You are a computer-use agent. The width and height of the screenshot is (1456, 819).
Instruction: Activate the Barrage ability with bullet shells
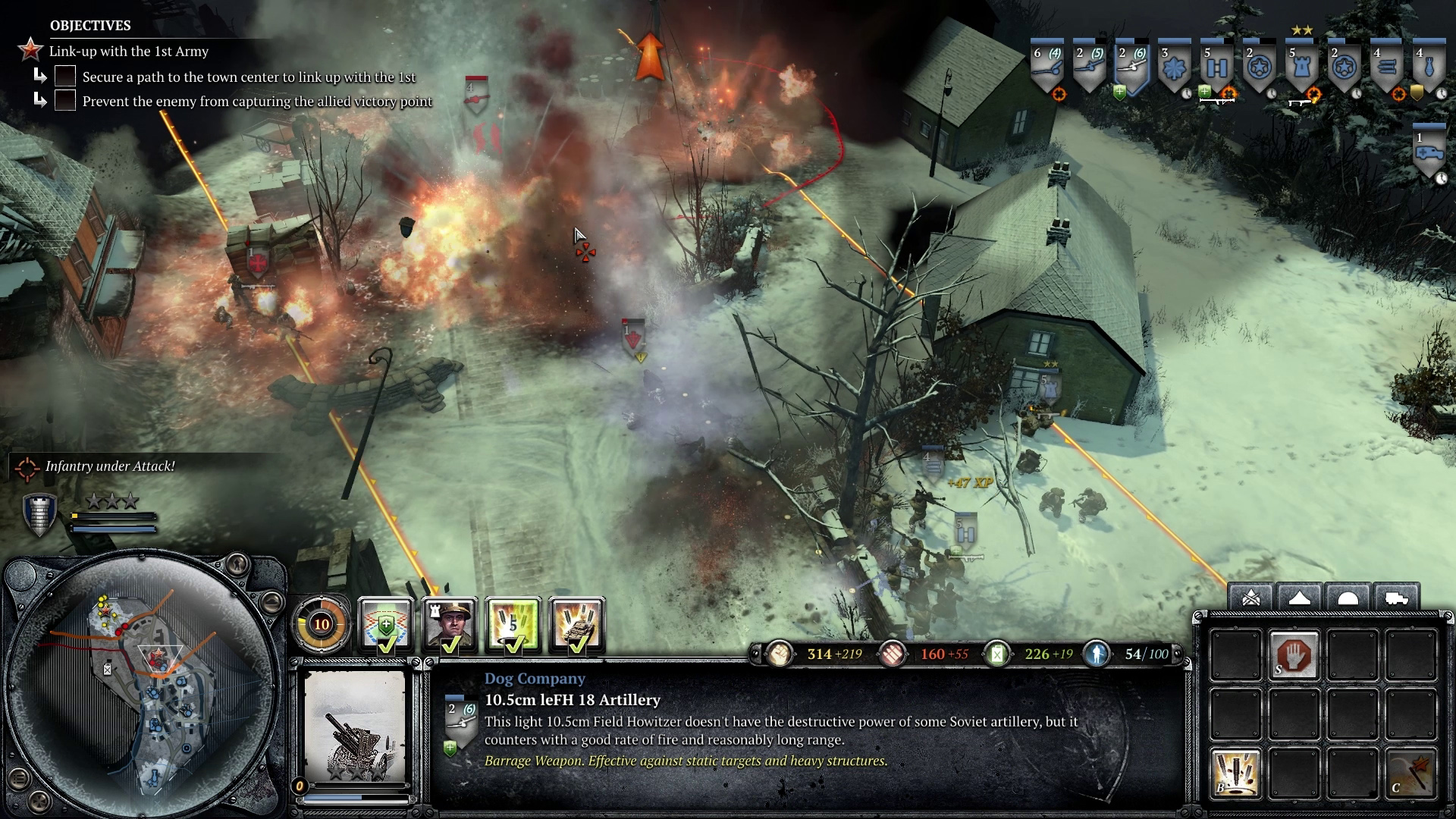click(x=1235, y=773)
